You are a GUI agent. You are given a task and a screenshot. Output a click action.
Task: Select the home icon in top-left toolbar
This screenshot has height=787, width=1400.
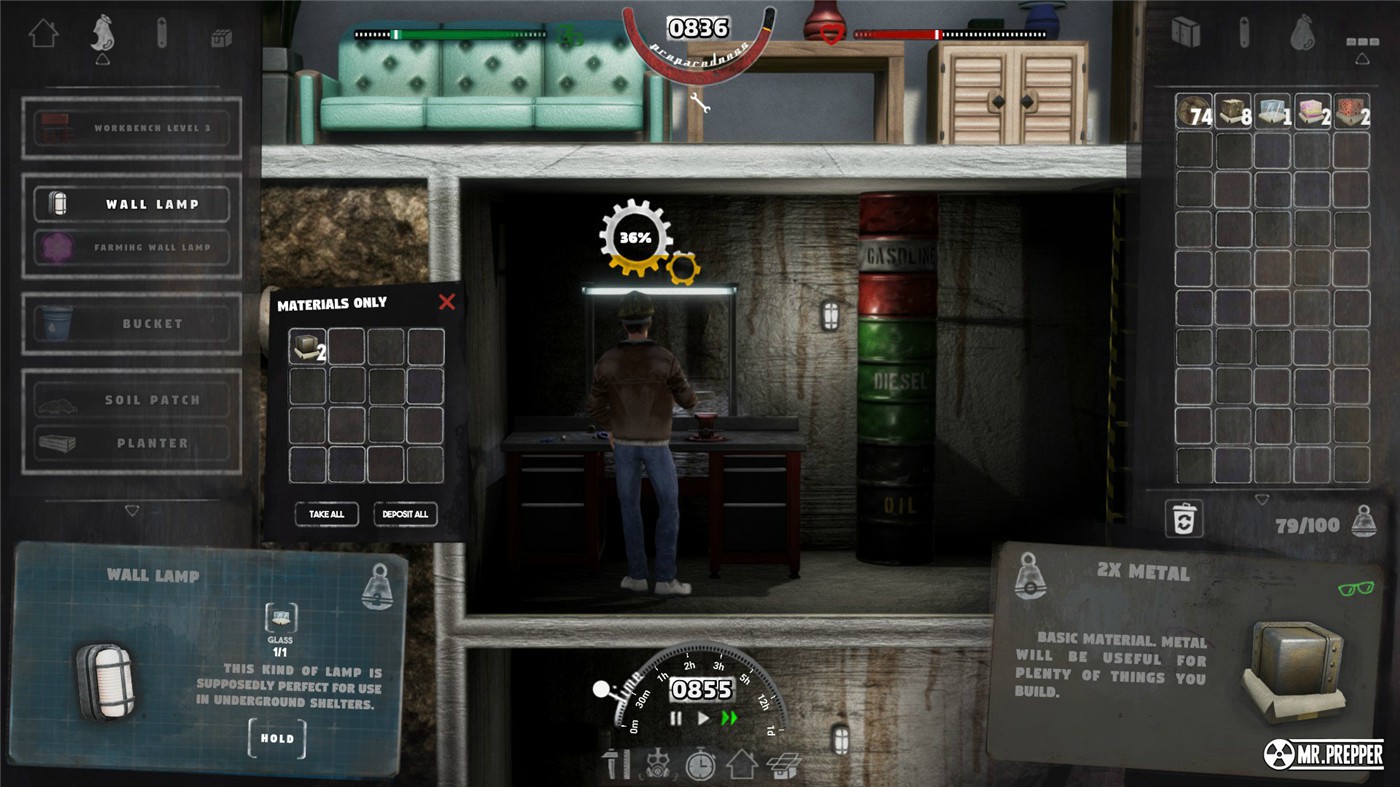(43, 33)
